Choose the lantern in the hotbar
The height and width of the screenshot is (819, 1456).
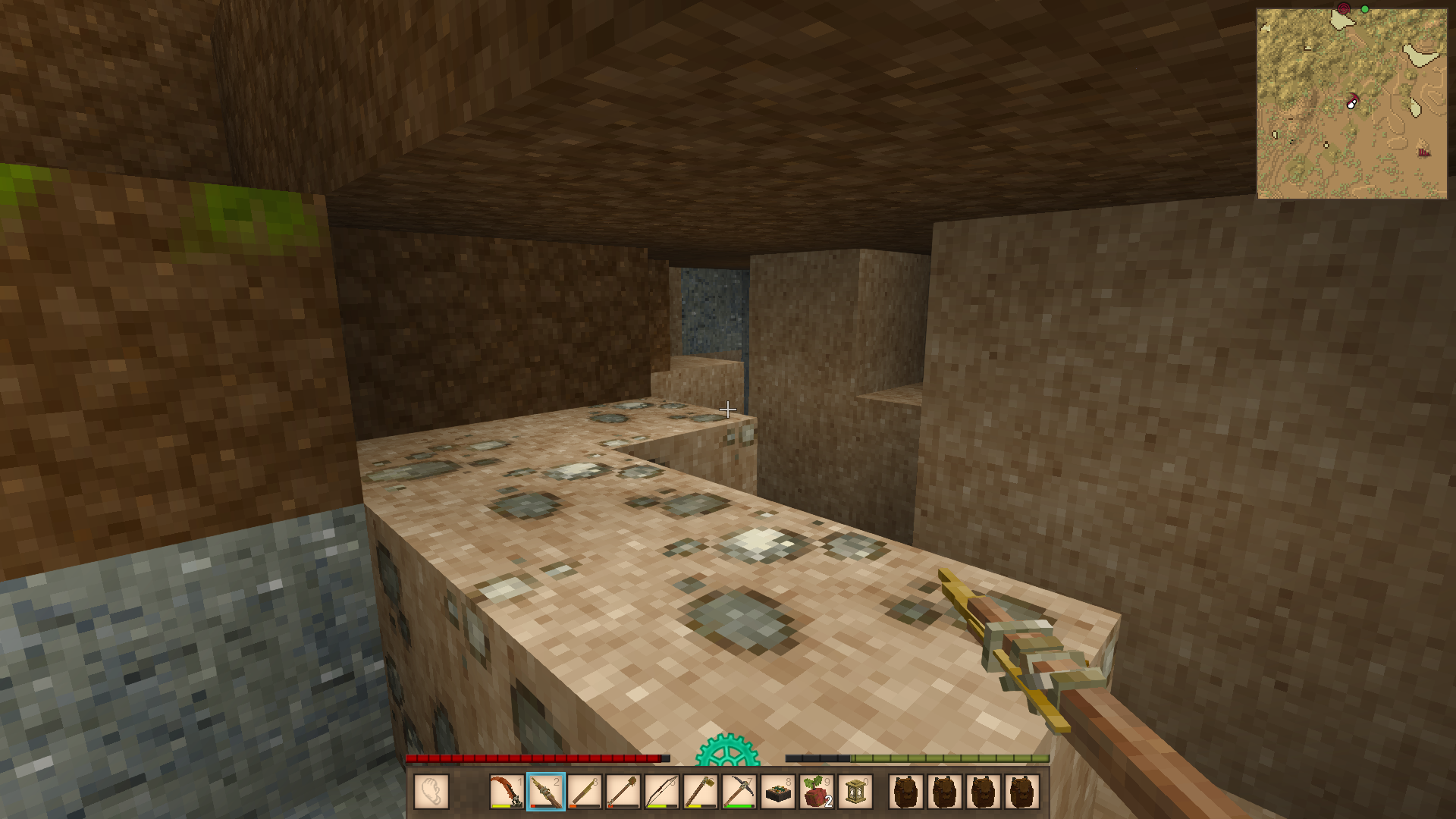click(855, 792)
